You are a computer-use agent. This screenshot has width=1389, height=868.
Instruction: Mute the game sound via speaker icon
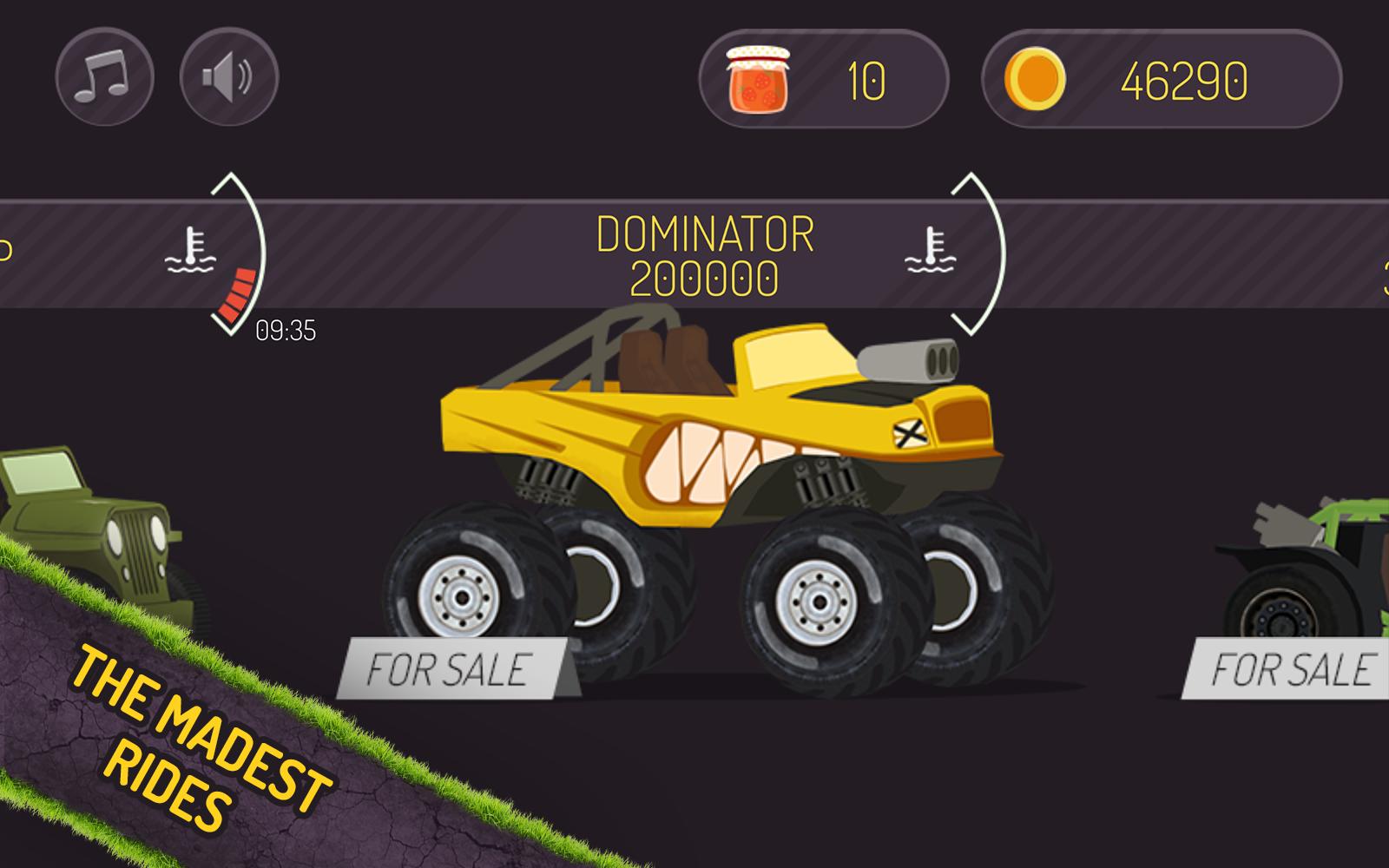226,77
